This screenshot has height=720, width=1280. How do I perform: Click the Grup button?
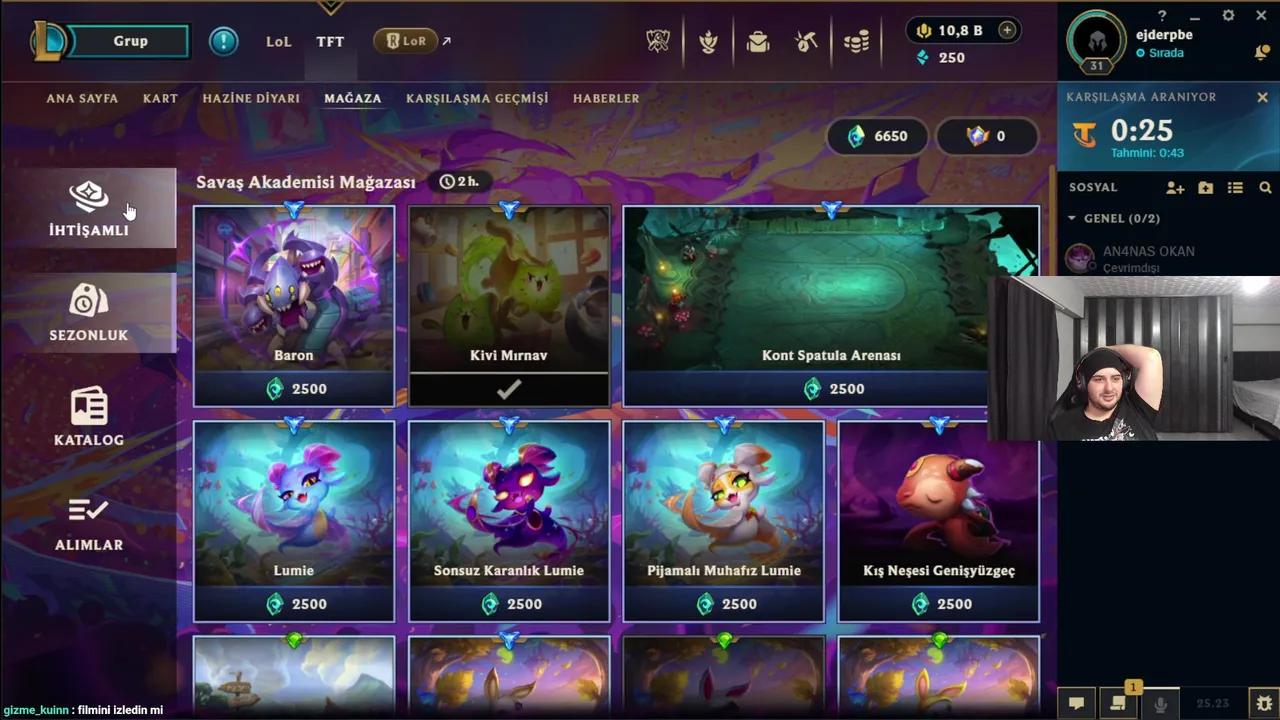[130, 41]
